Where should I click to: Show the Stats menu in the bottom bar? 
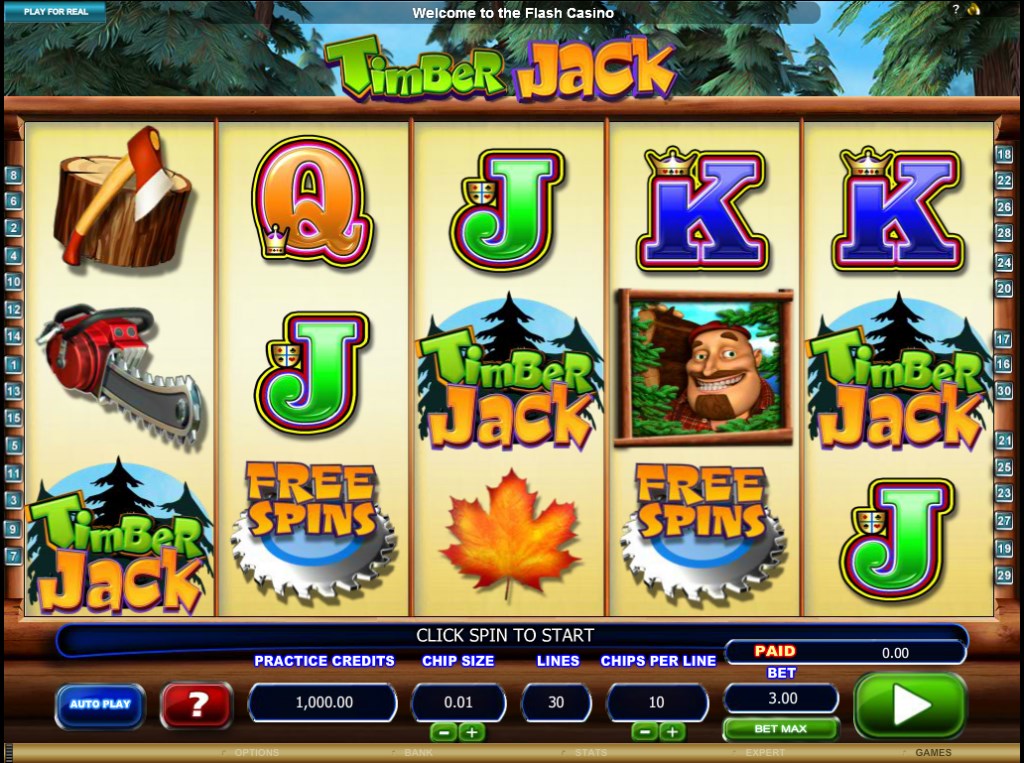tap(591, 753)
